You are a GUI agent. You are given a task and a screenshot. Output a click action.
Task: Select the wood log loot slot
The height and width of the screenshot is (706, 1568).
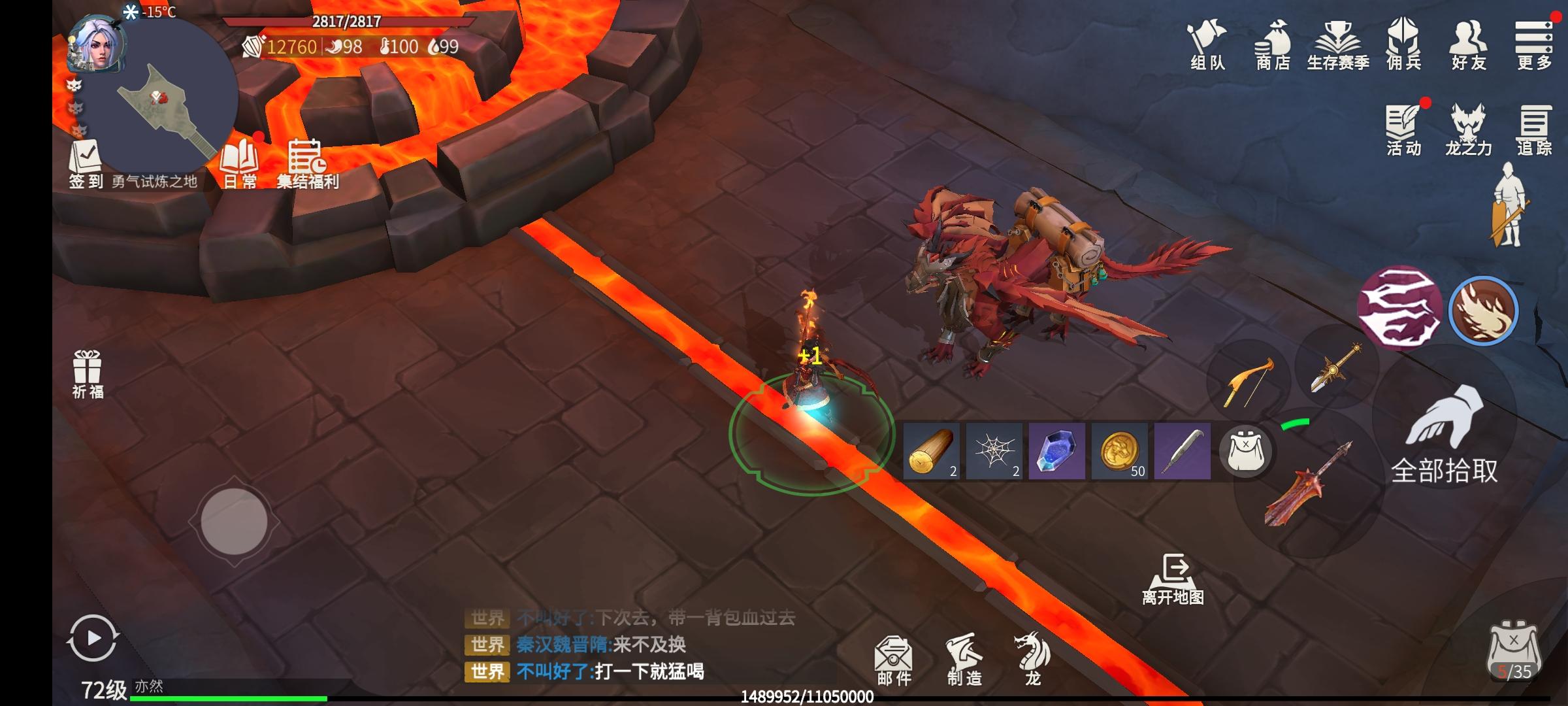click(931, 451)
